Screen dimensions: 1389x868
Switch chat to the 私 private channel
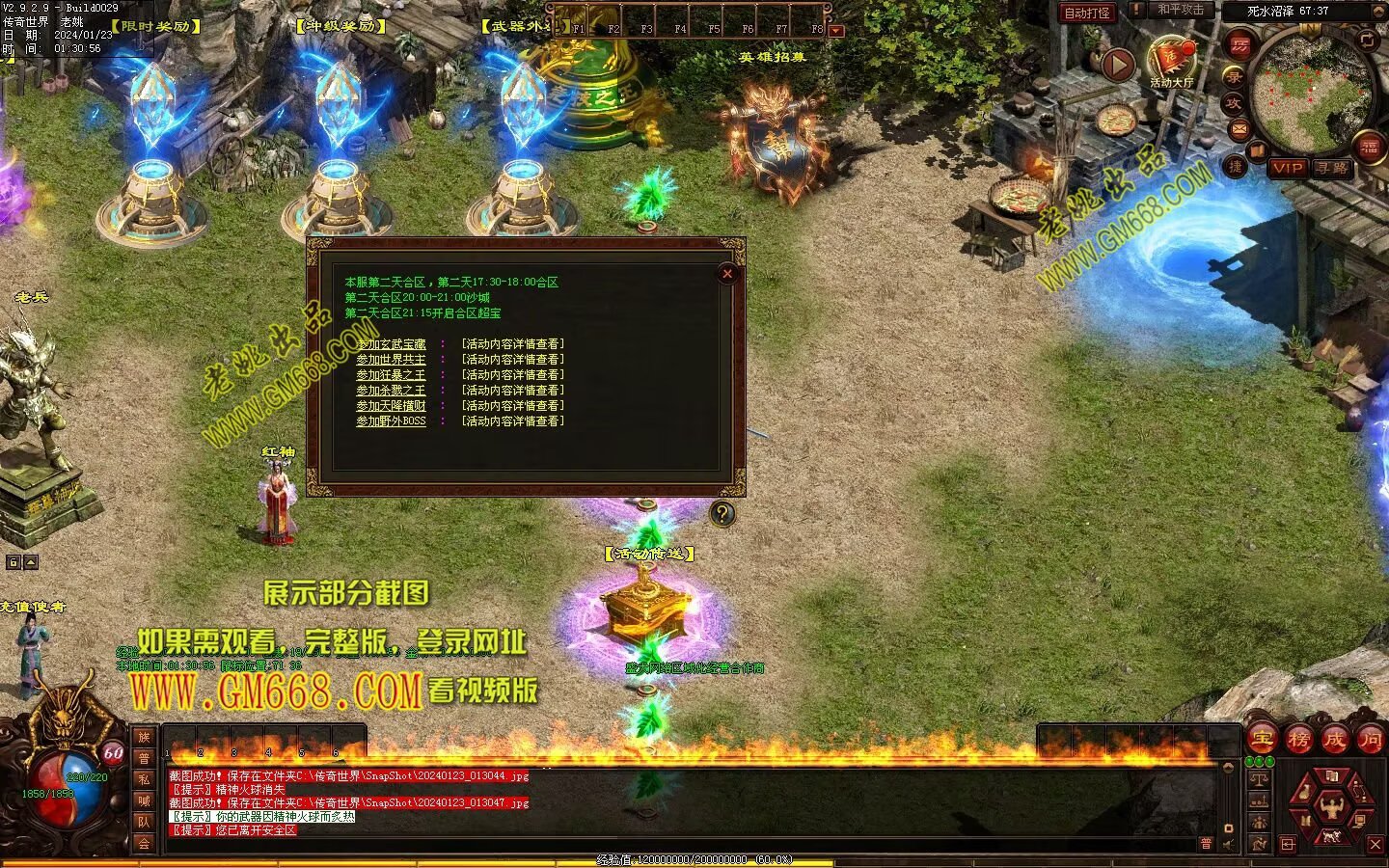coord(144,779)
